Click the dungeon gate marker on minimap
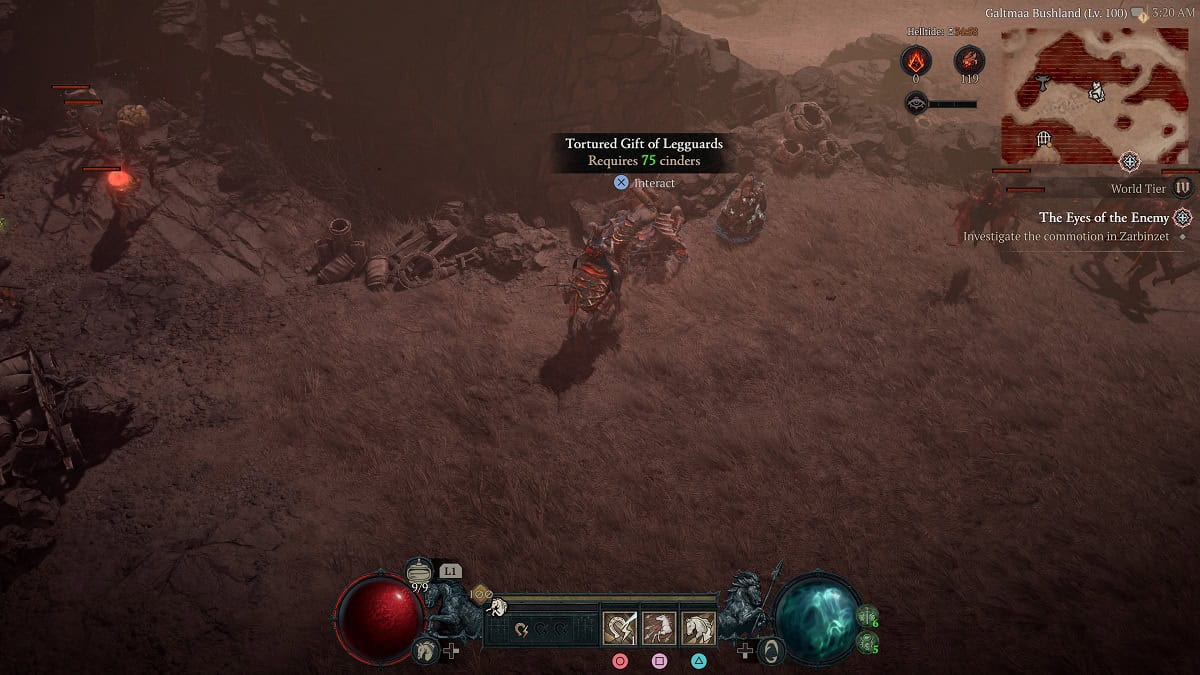The width and height of the screenshot is (1200, 675). pyautogui.click(x=1044, y=138)
